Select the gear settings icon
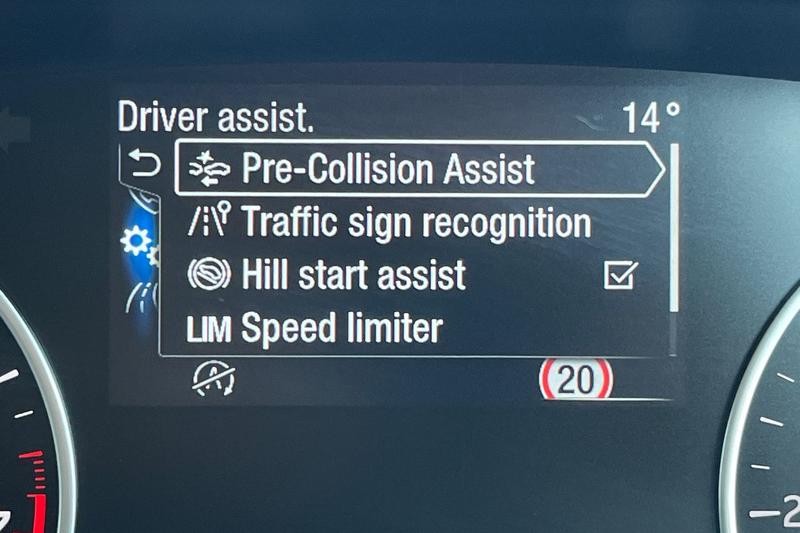 click(x=136, y=242)
